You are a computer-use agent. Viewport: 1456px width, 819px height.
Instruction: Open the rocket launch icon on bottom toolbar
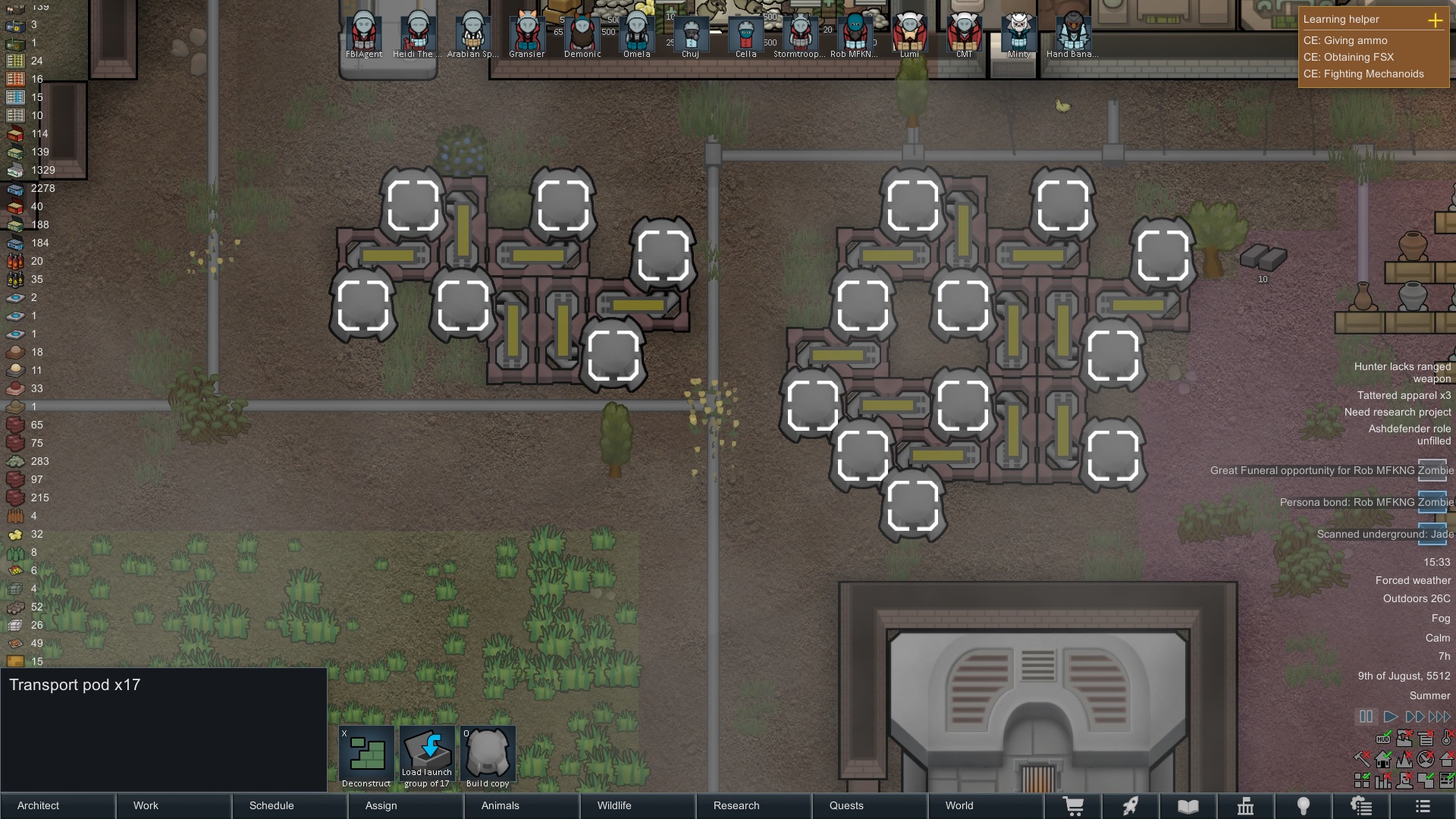(x=1130, y=805)
